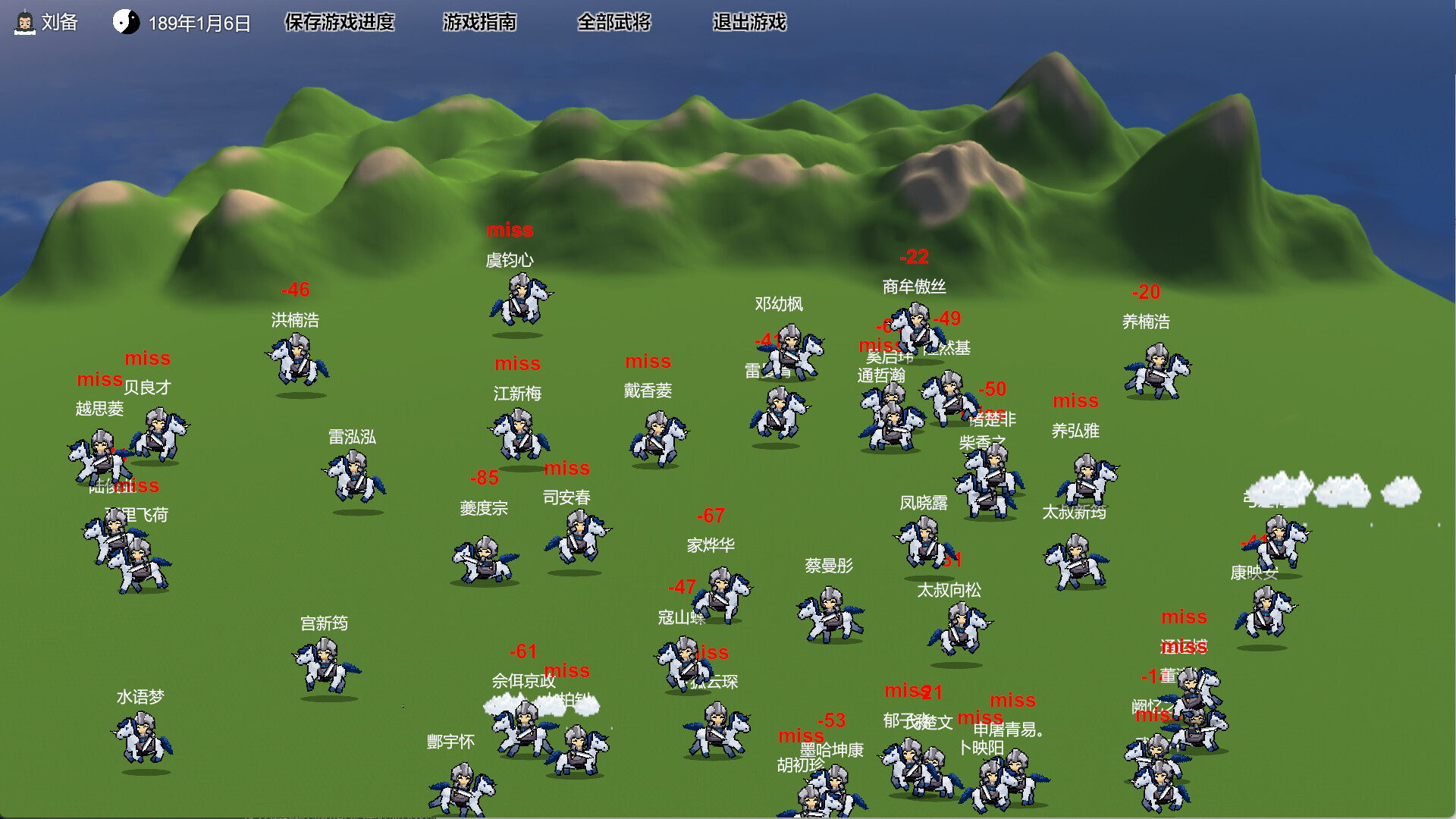Click the yin-yang taiji icon in top bar
1456x819 pixels.
127,23
